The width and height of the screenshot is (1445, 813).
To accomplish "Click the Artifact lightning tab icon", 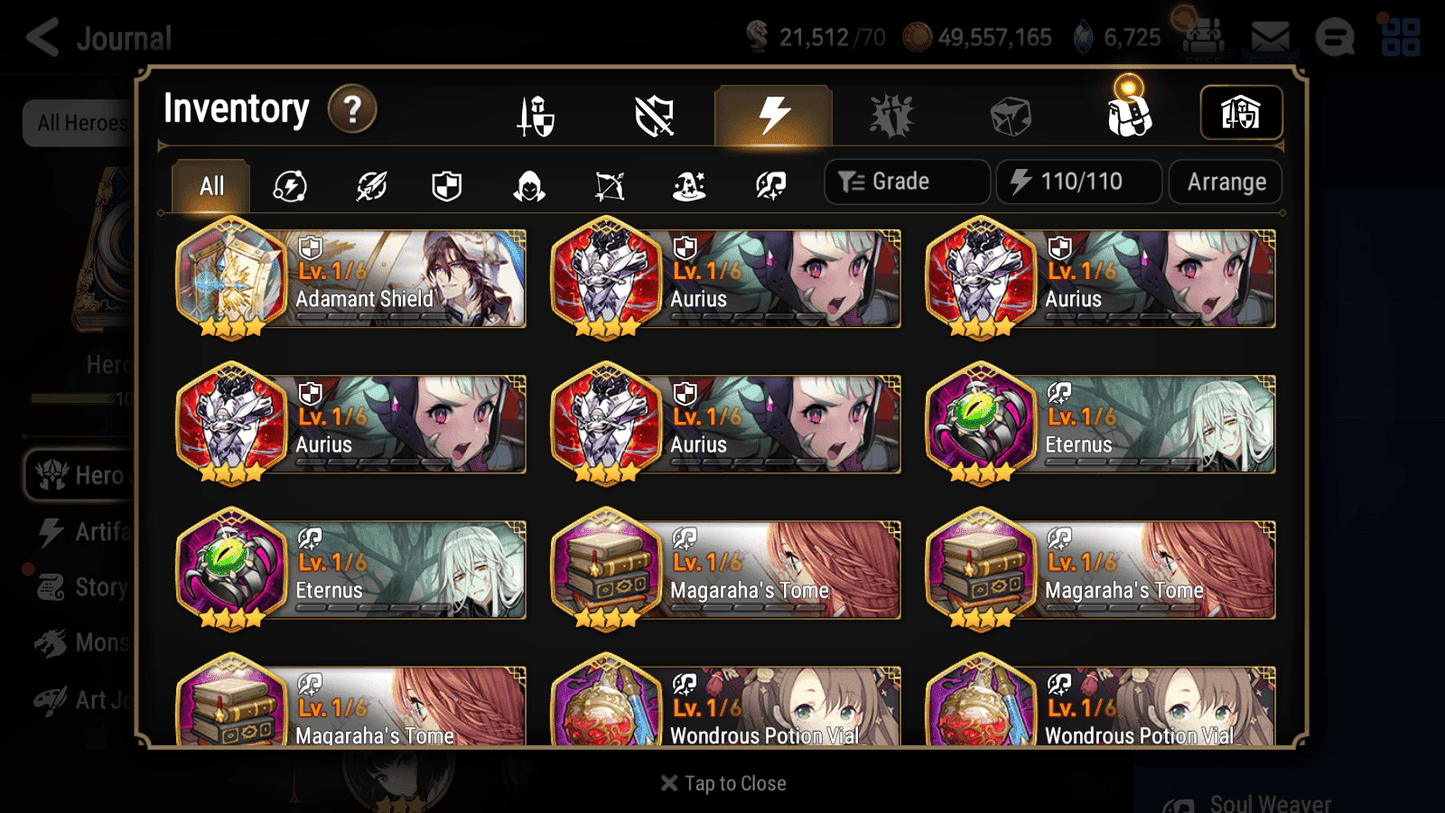I will [x=774, y=113].
